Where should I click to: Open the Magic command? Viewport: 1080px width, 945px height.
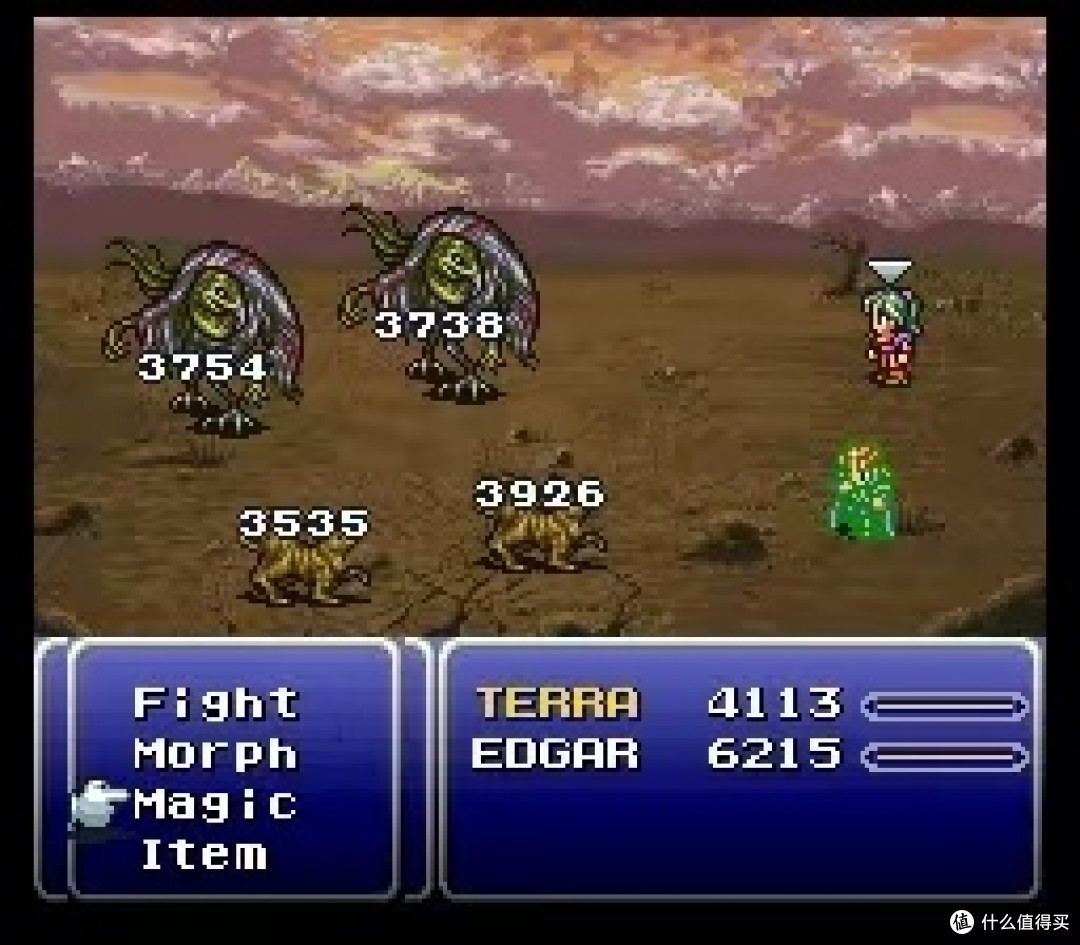click(216, 804)
